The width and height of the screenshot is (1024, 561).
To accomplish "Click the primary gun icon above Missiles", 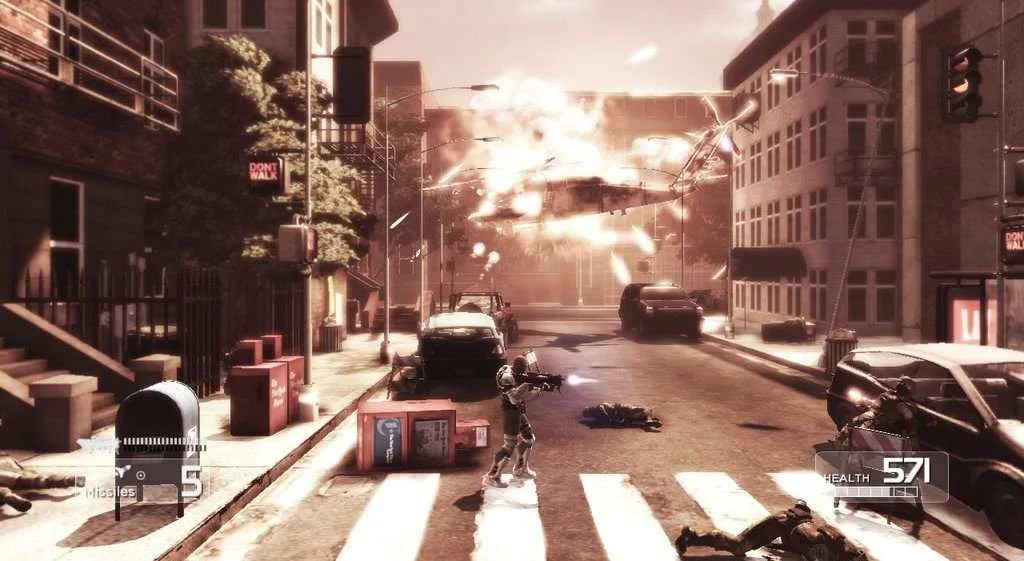I will tap(99, 445).
